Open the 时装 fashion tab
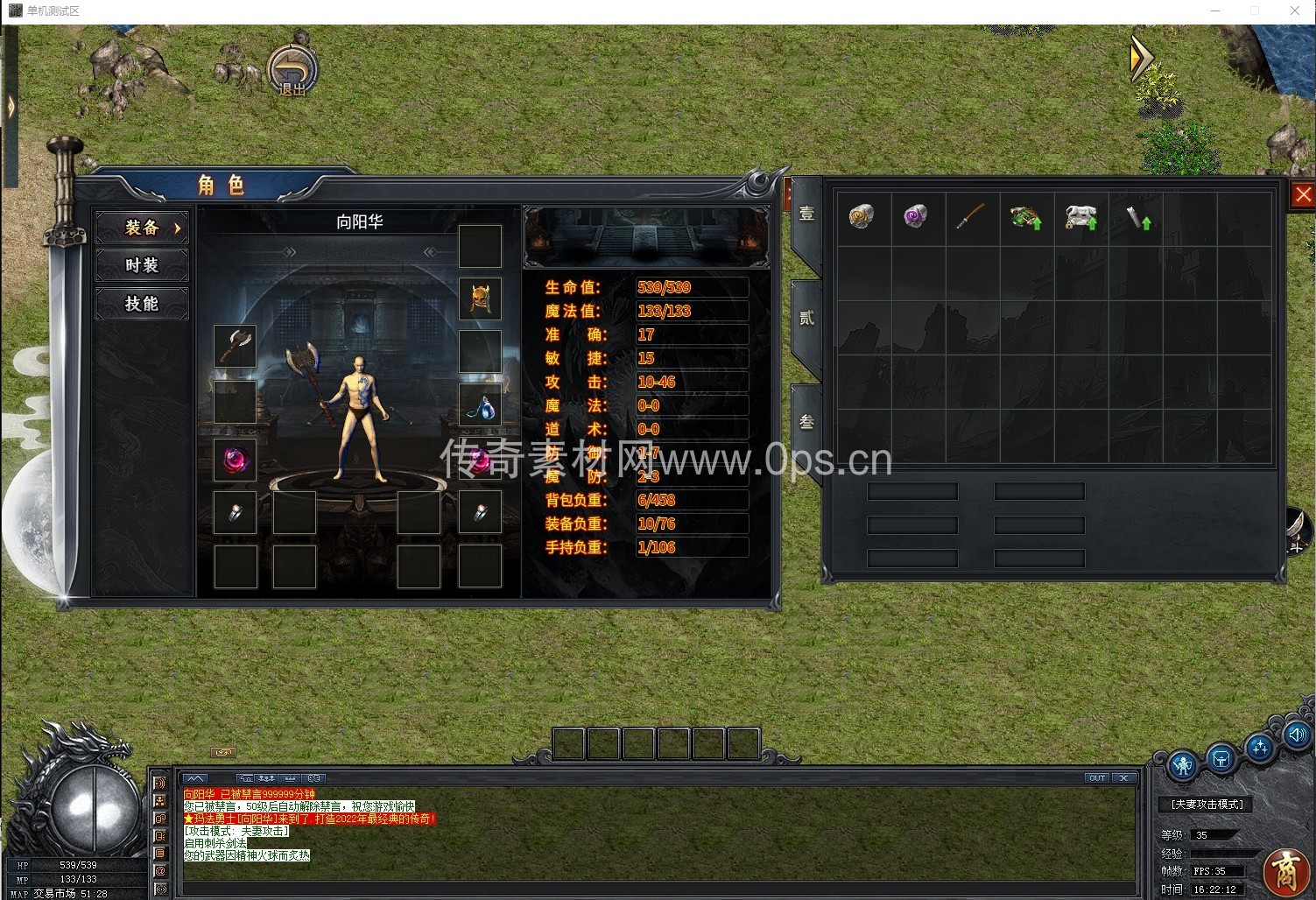The image size is (1316, 900). (141, 265)
